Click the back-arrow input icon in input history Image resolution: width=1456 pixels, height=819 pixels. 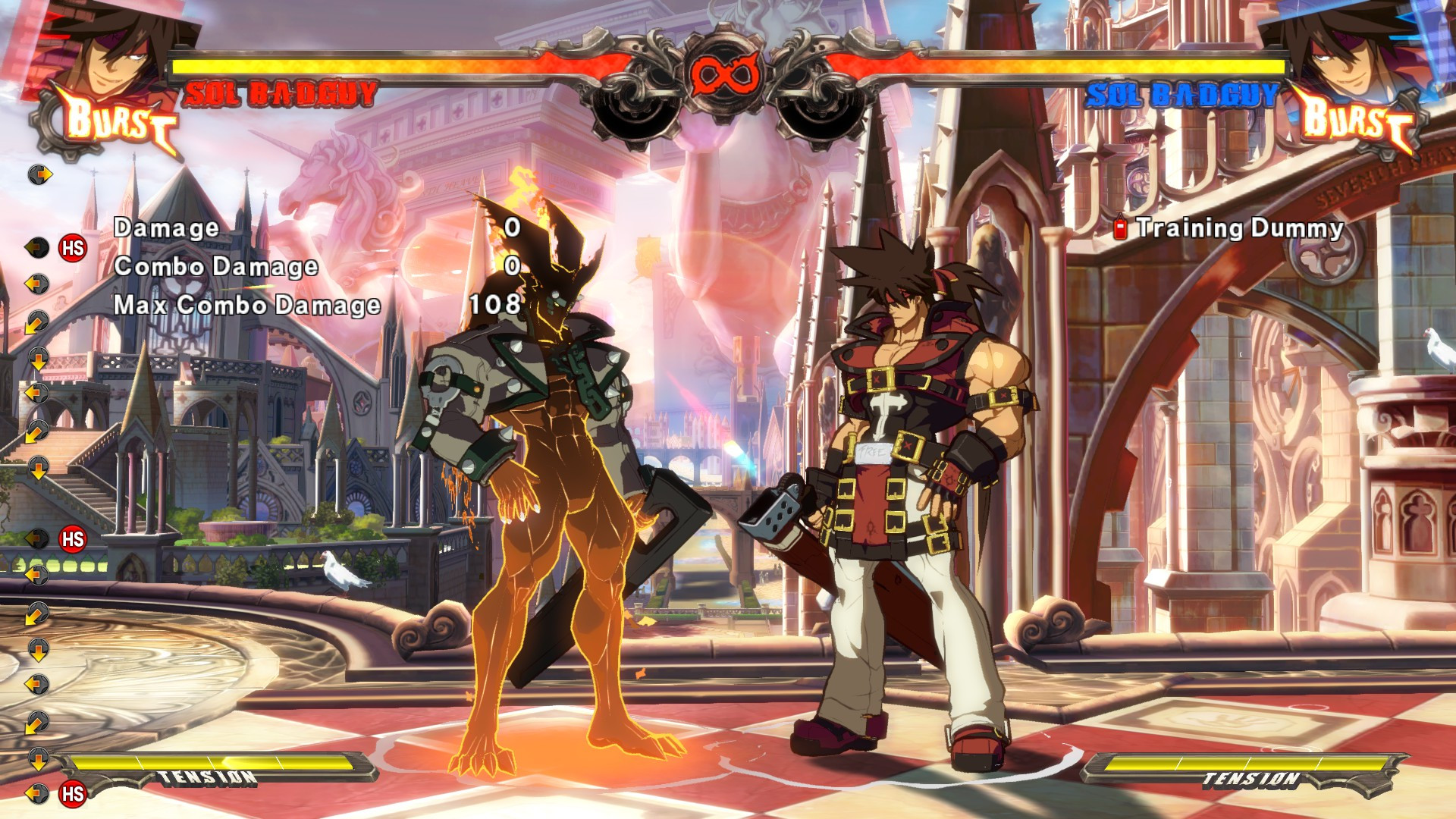[38, 283]
